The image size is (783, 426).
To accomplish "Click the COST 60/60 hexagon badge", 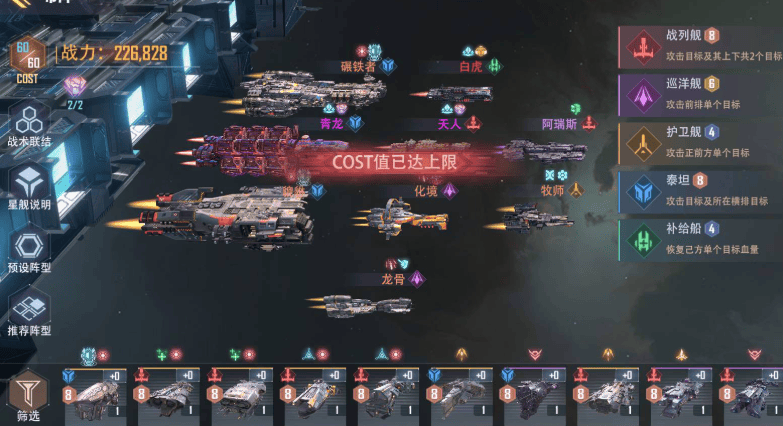I will (x=27, y=58).
